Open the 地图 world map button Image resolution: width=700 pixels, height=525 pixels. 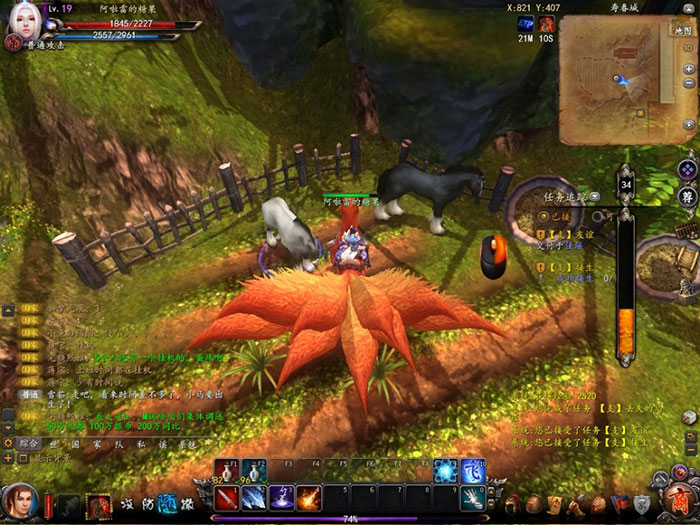coord(683,32)
